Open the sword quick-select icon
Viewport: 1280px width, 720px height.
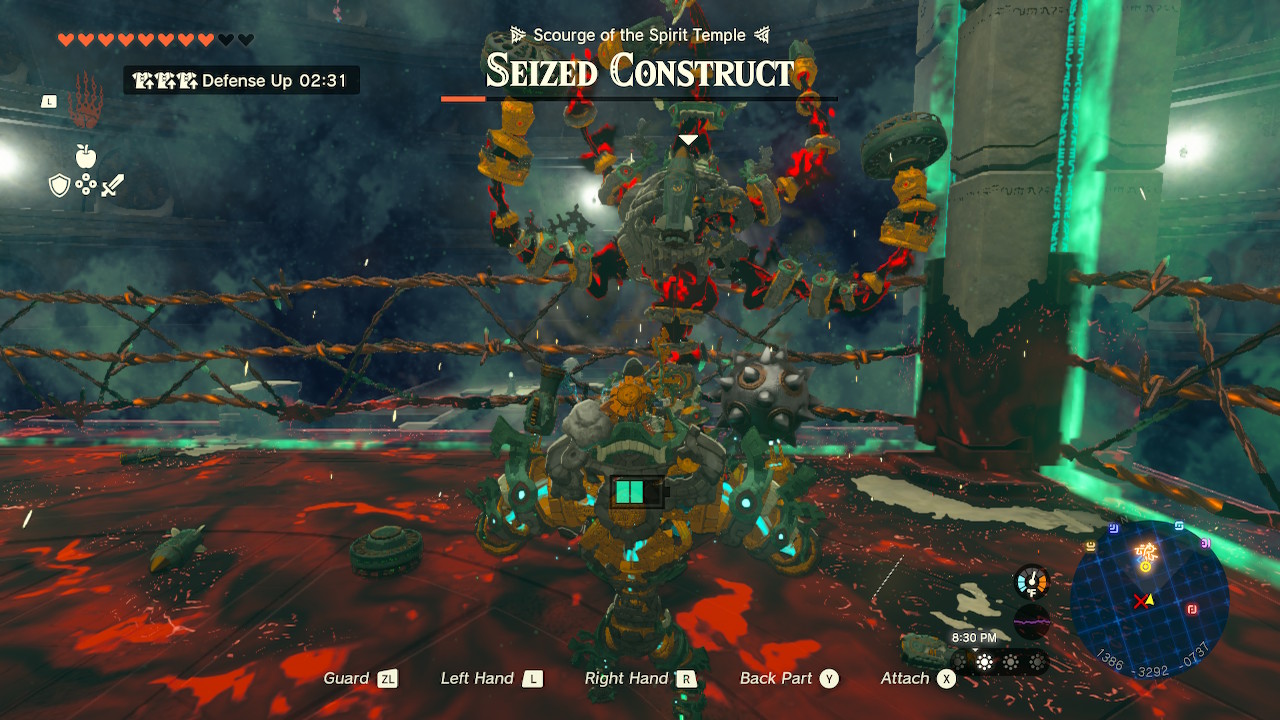[x=111, y=185]
